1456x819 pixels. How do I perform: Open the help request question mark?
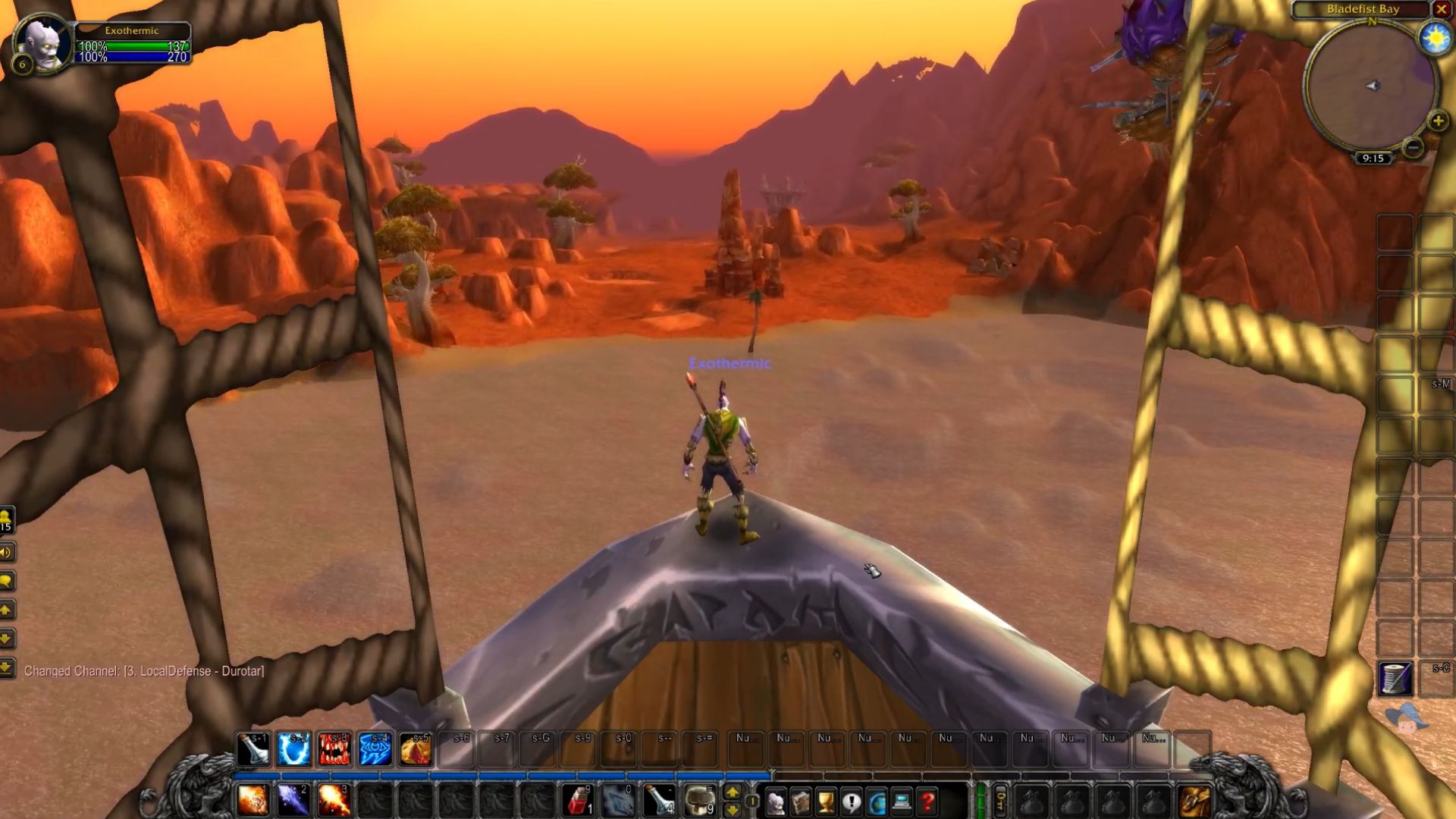point(927,802)
